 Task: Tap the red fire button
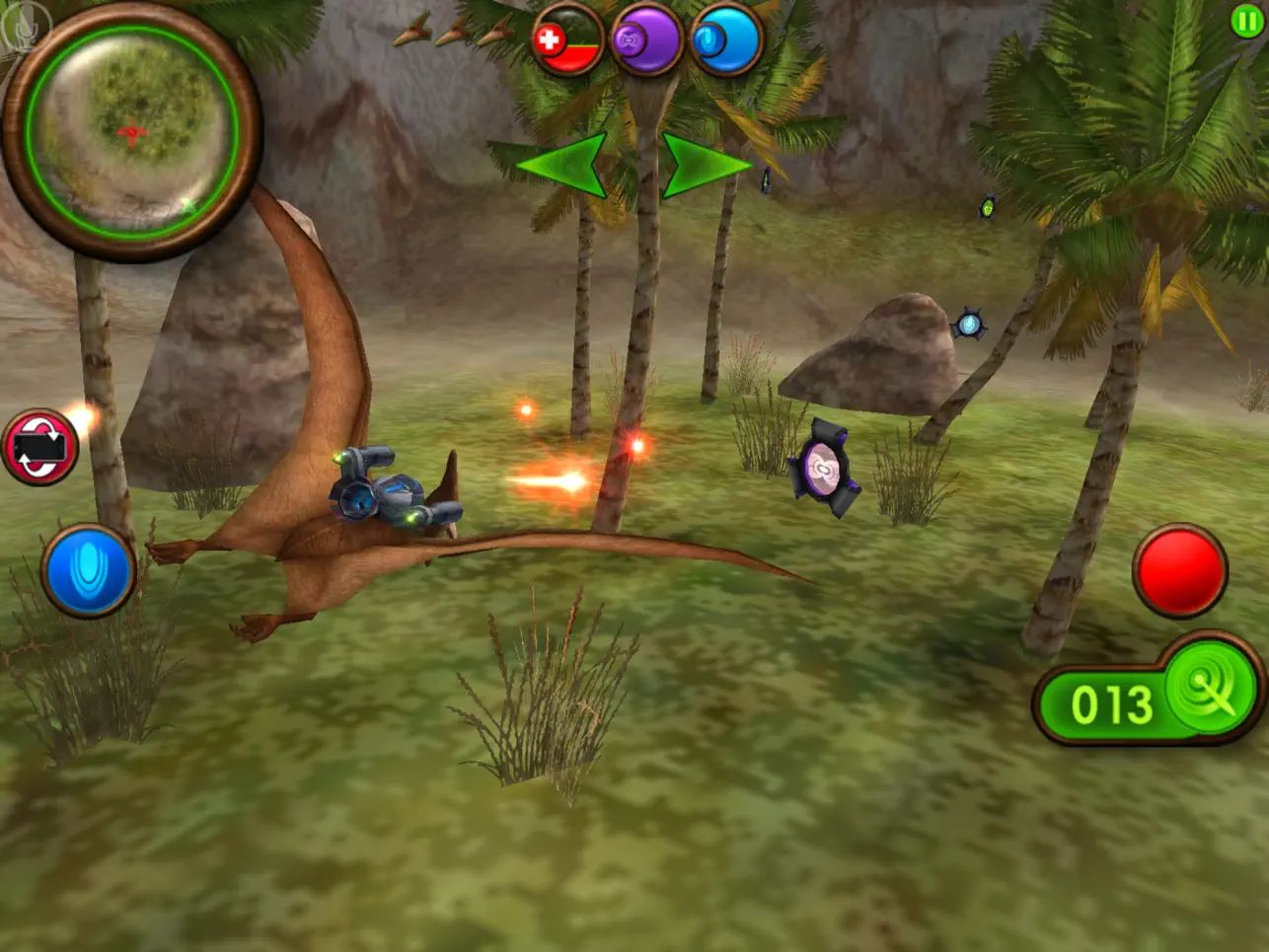(1179, 570)
